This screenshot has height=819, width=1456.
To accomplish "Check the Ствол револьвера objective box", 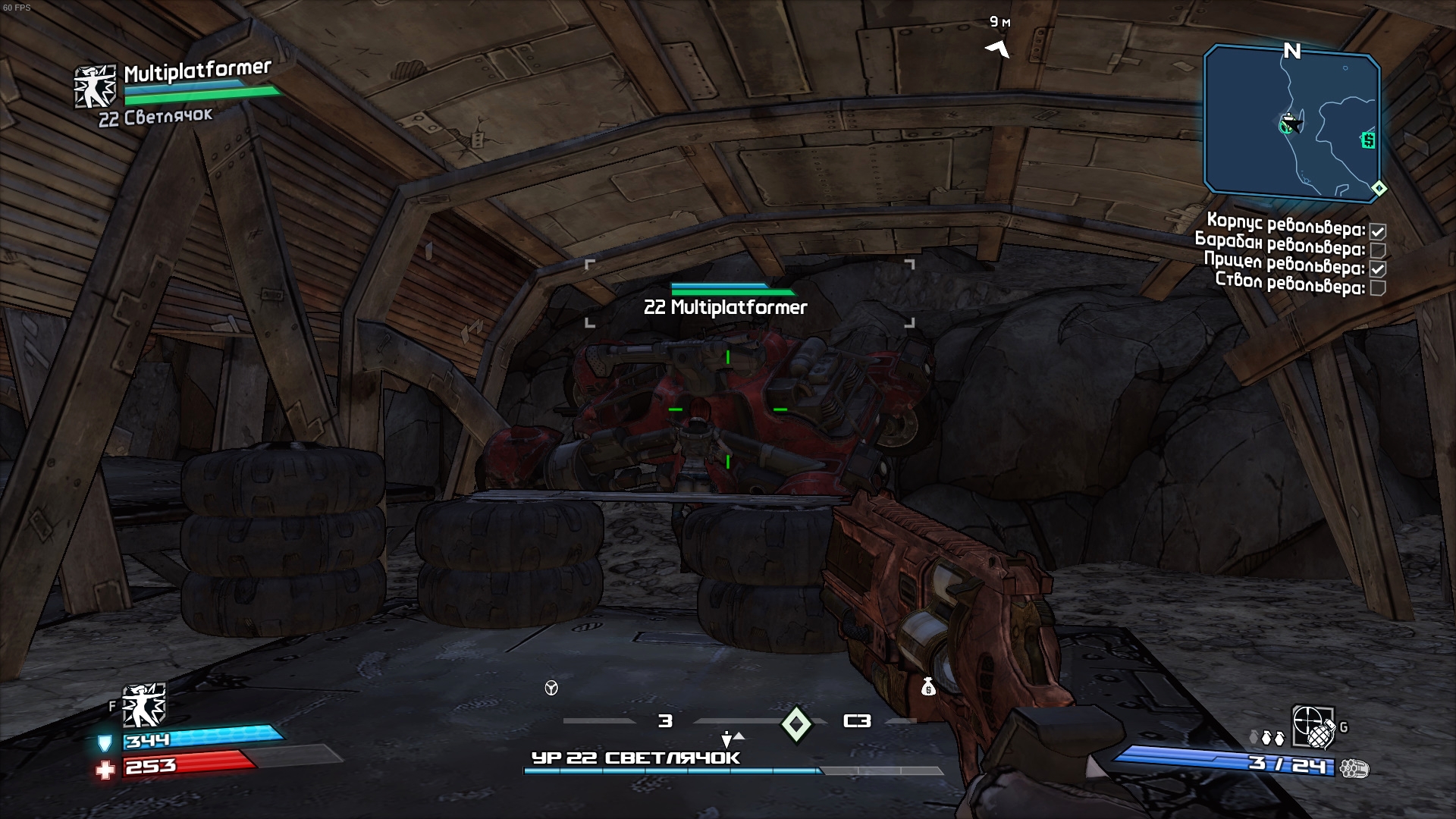I will click(1378, 287).
